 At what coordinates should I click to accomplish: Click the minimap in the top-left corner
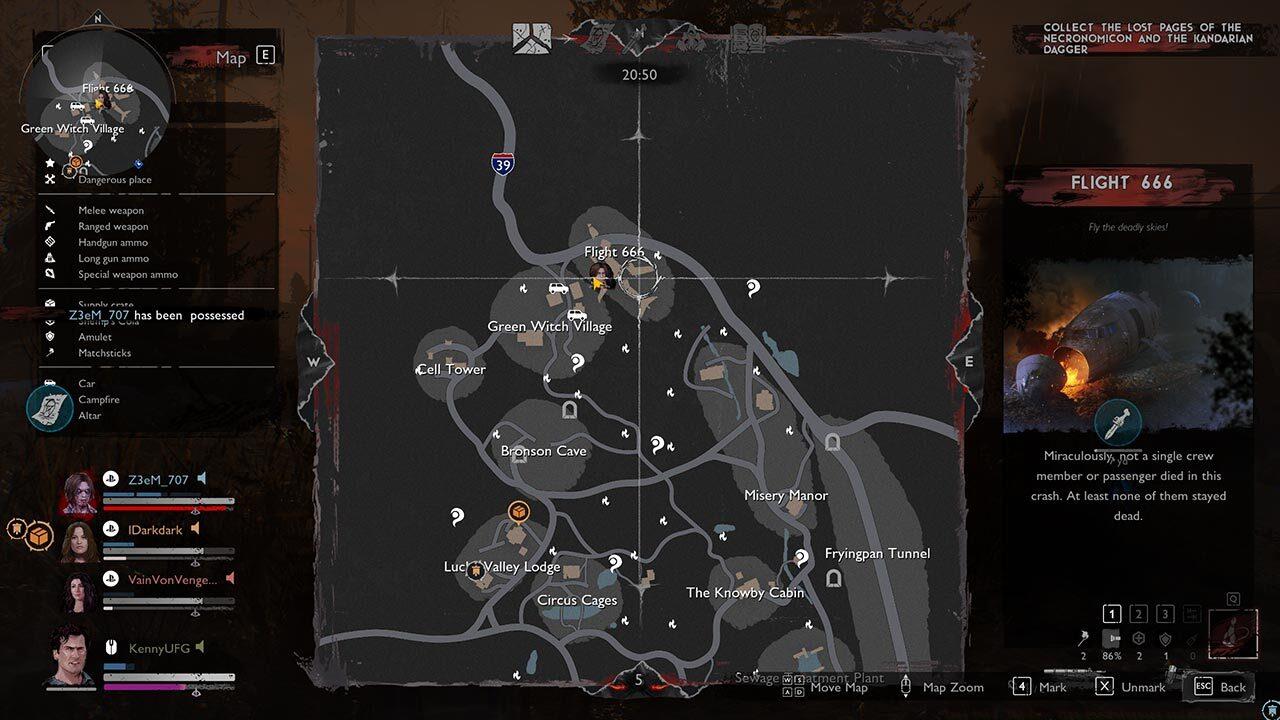(100, 105)
